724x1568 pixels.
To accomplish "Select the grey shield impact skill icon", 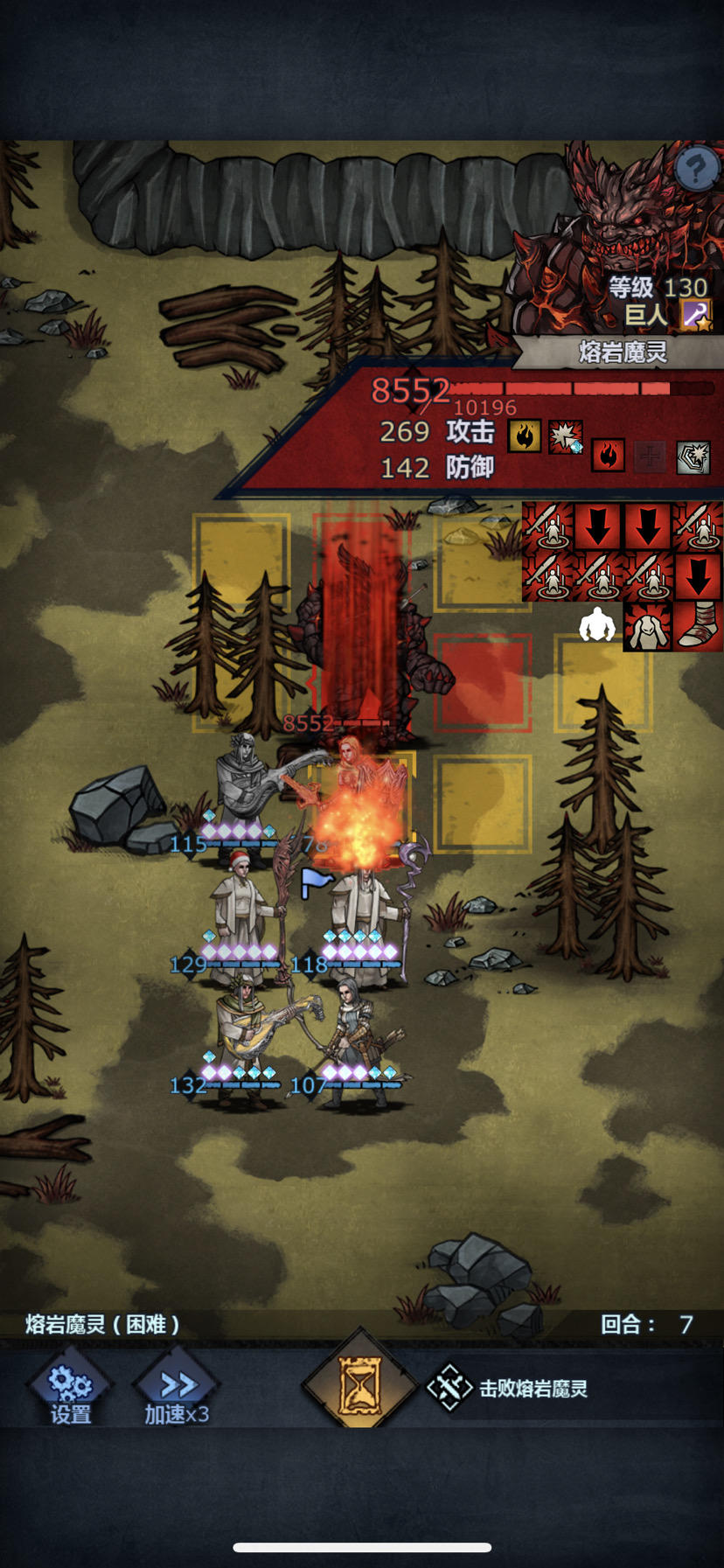I will (693, 456).
